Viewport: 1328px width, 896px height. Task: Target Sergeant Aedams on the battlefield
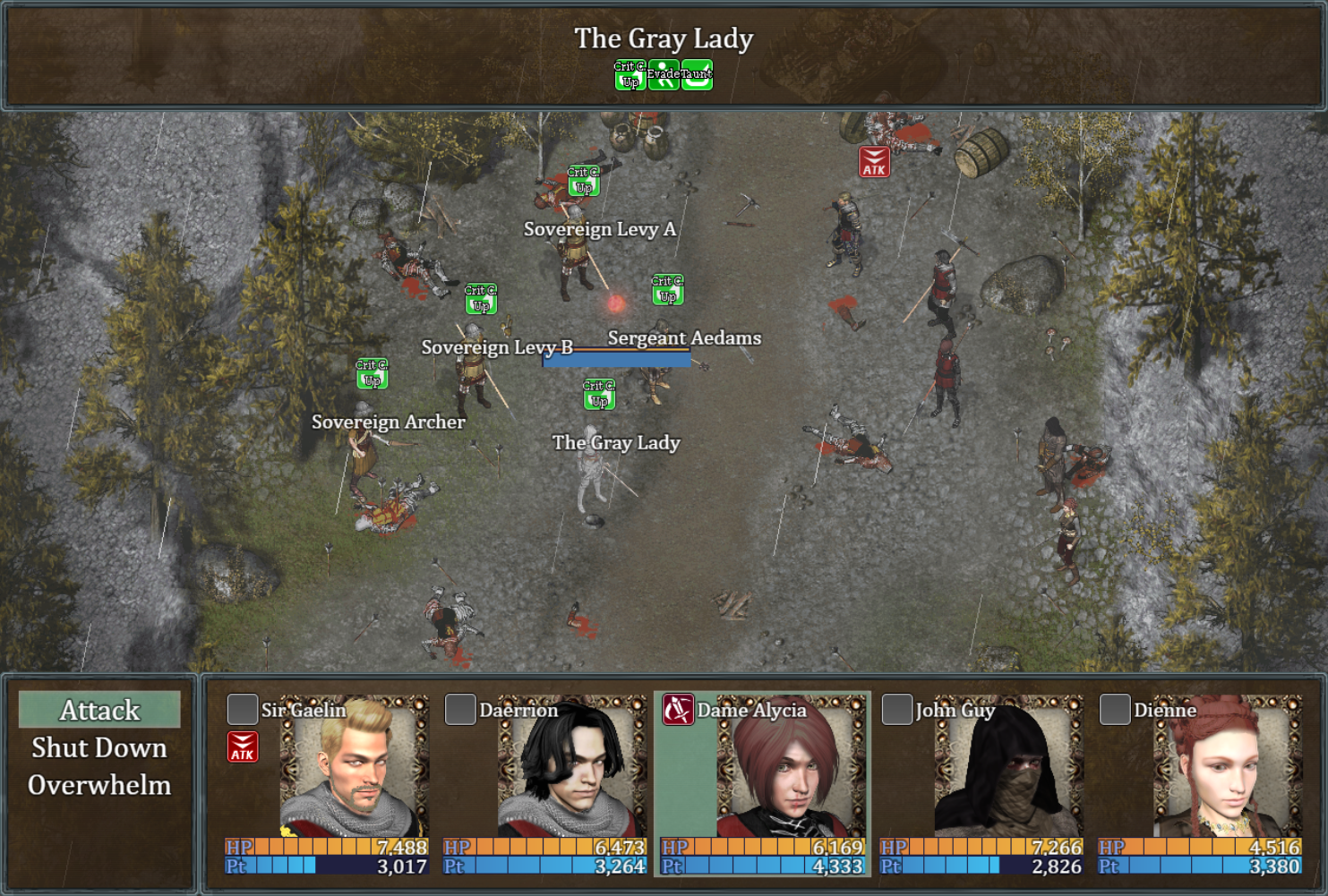click(658, 376)
